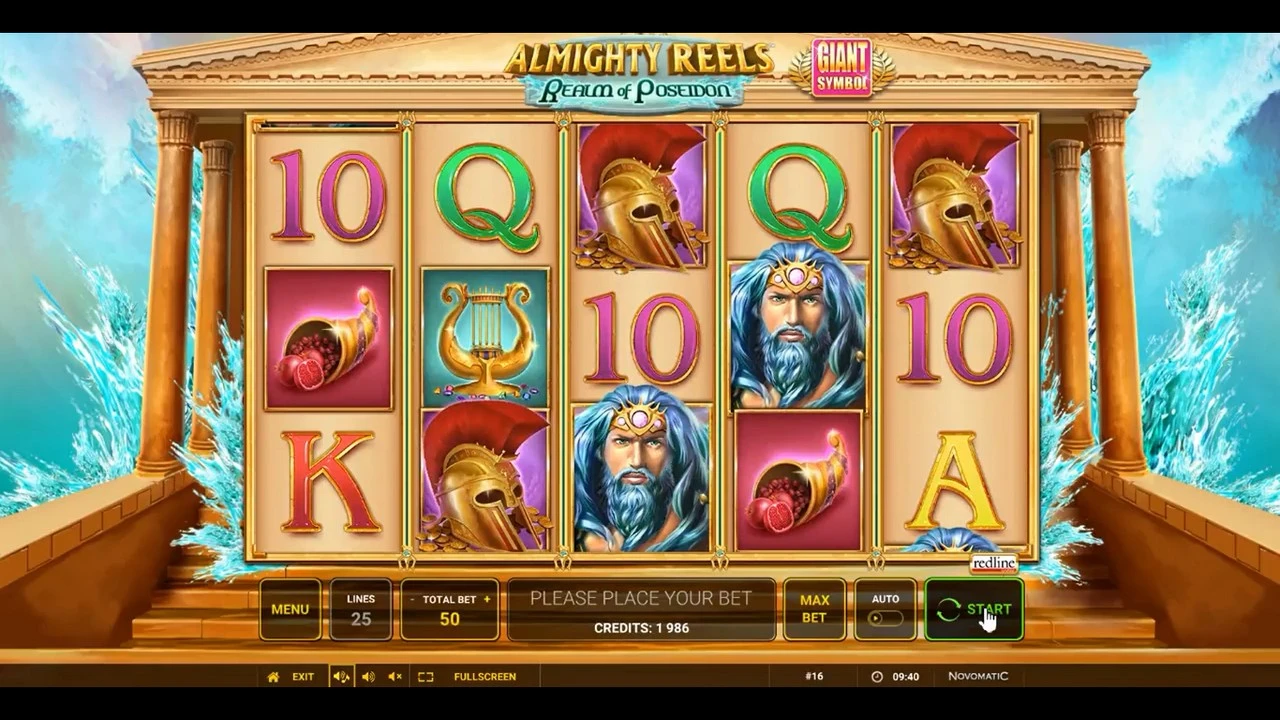
Task: Exit the game via home icon
Action: pos(273,677)
